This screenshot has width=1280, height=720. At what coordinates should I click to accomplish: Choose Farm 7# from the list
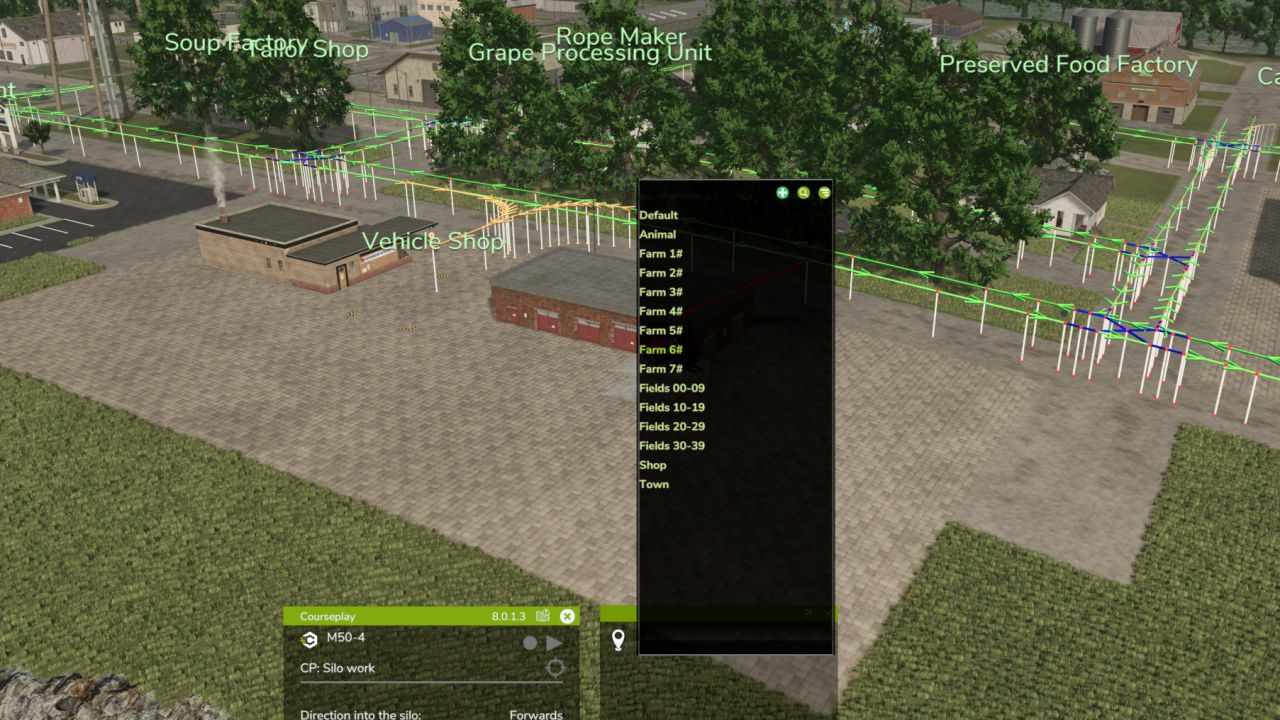coord(661,369)
